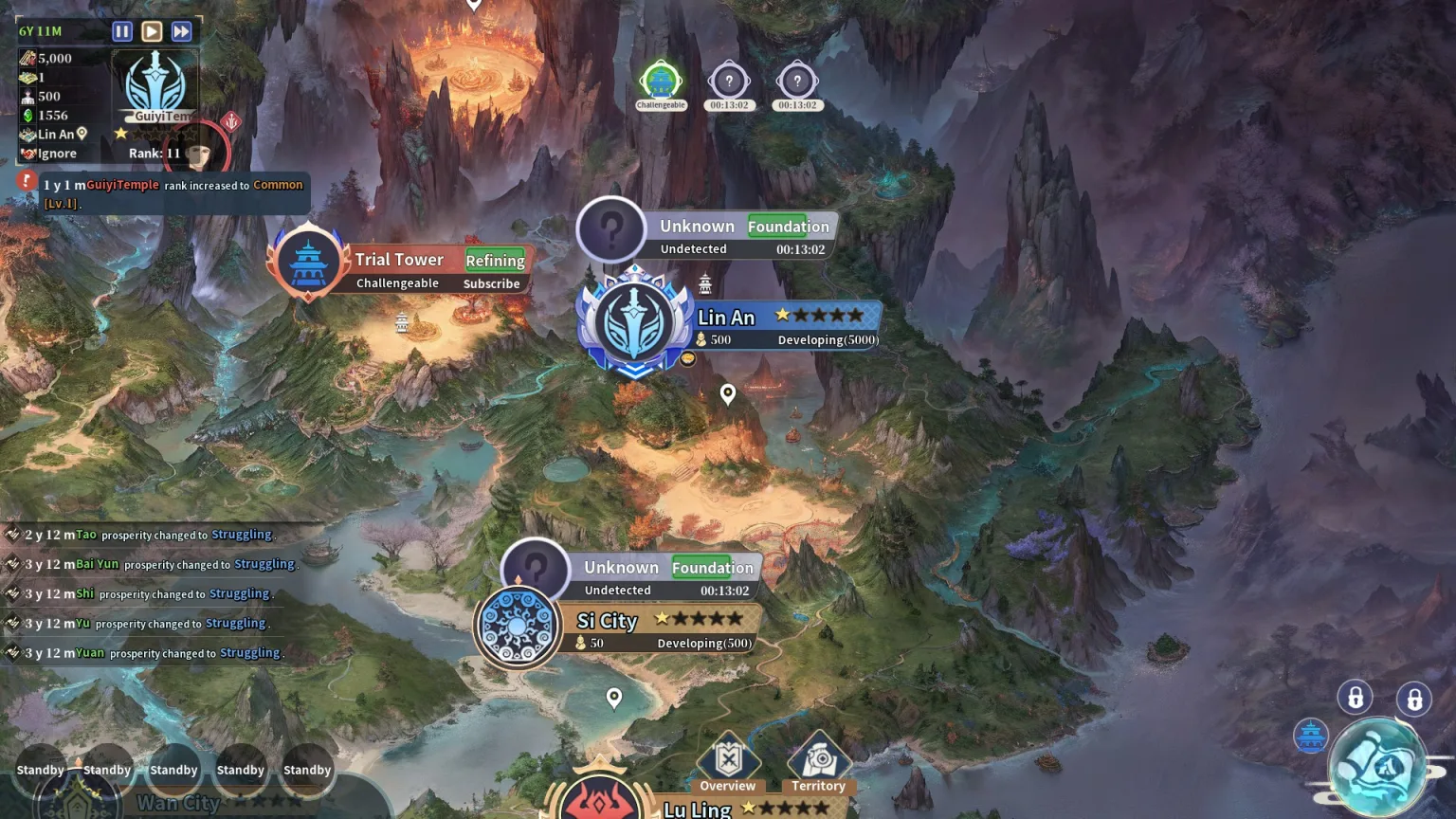Screen dimensions: 1456x819
Task: Open the Territory panel
Action: 818,764
